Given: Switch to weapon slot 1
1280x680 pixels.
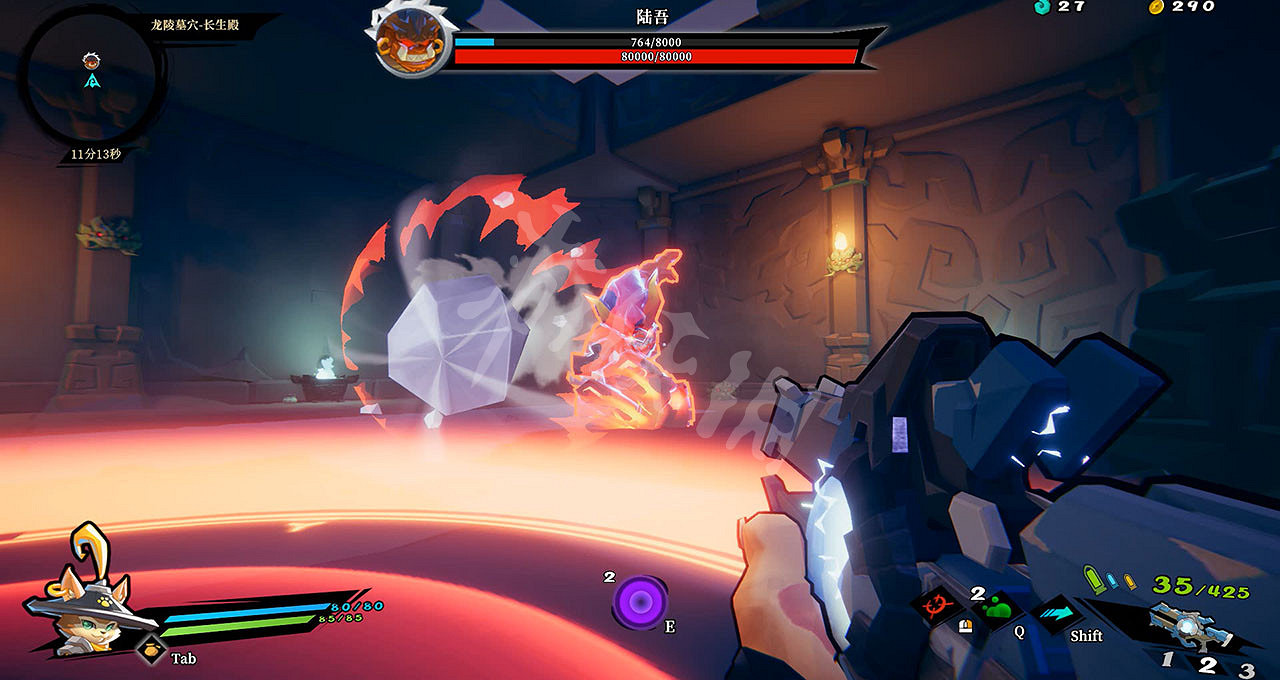Looking at the screenshot, I should click(x=1167, y=660).
